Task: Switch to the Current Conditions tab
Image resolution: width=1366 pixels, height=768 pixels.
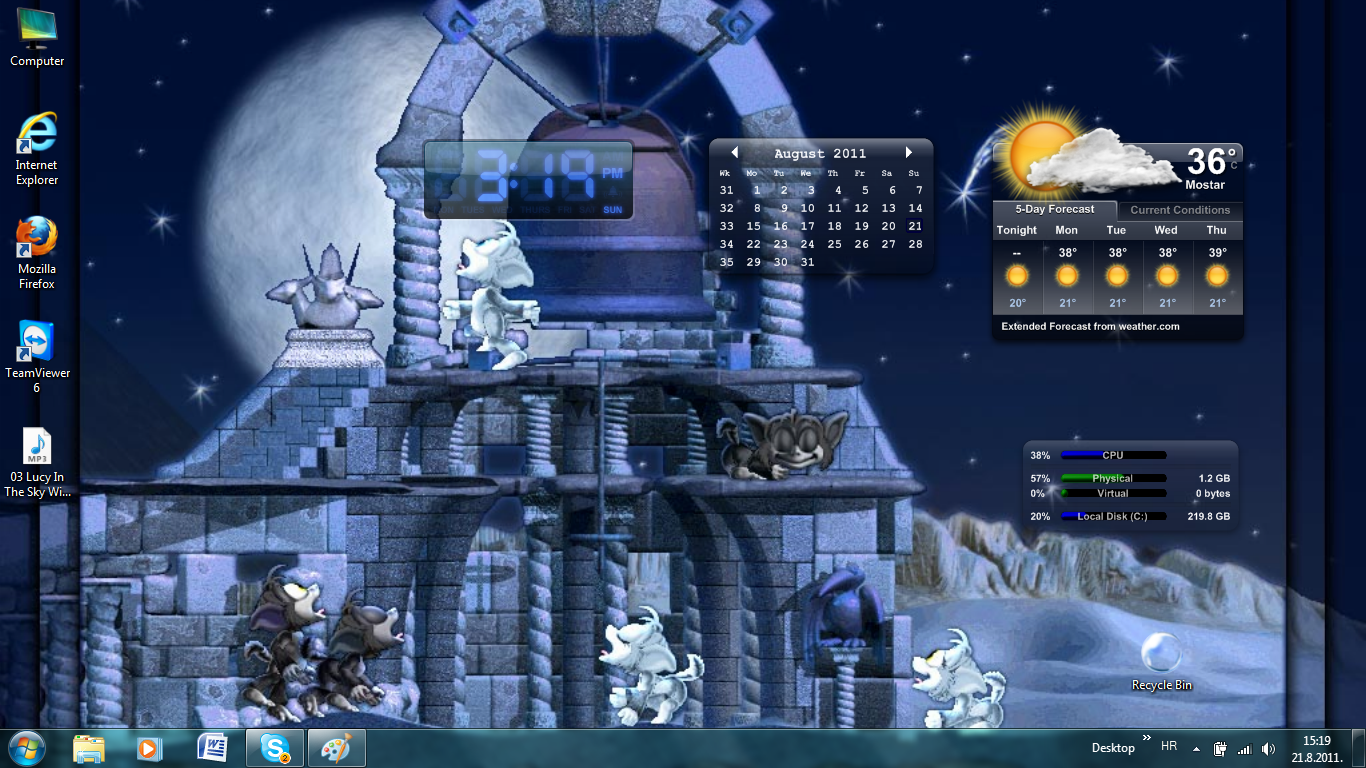Action: [x=1180, y=210]
